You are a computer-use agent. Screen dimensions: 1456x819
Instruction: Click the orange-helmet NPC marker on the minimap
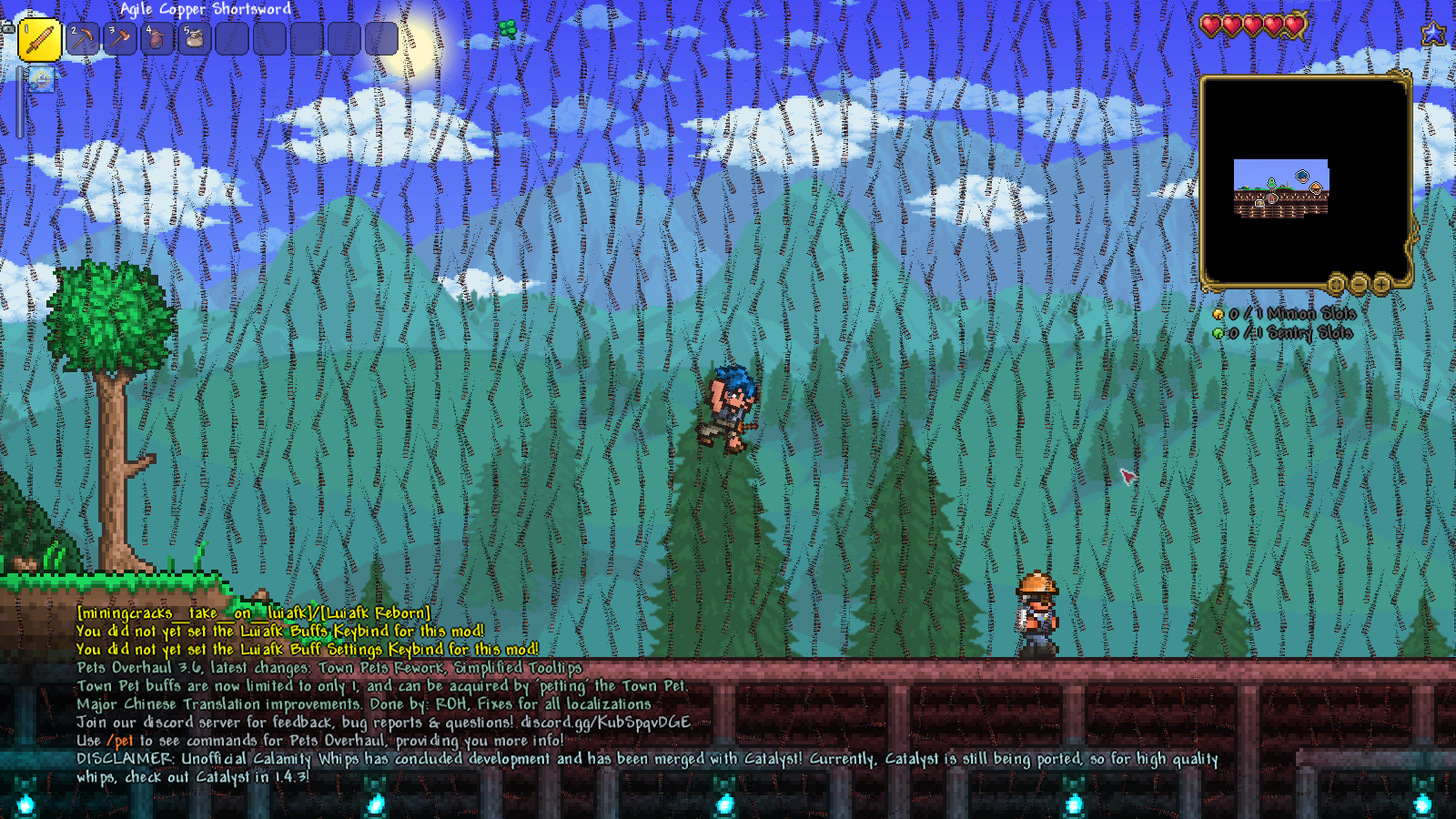pyautogui.click(x=1316, y=188)
